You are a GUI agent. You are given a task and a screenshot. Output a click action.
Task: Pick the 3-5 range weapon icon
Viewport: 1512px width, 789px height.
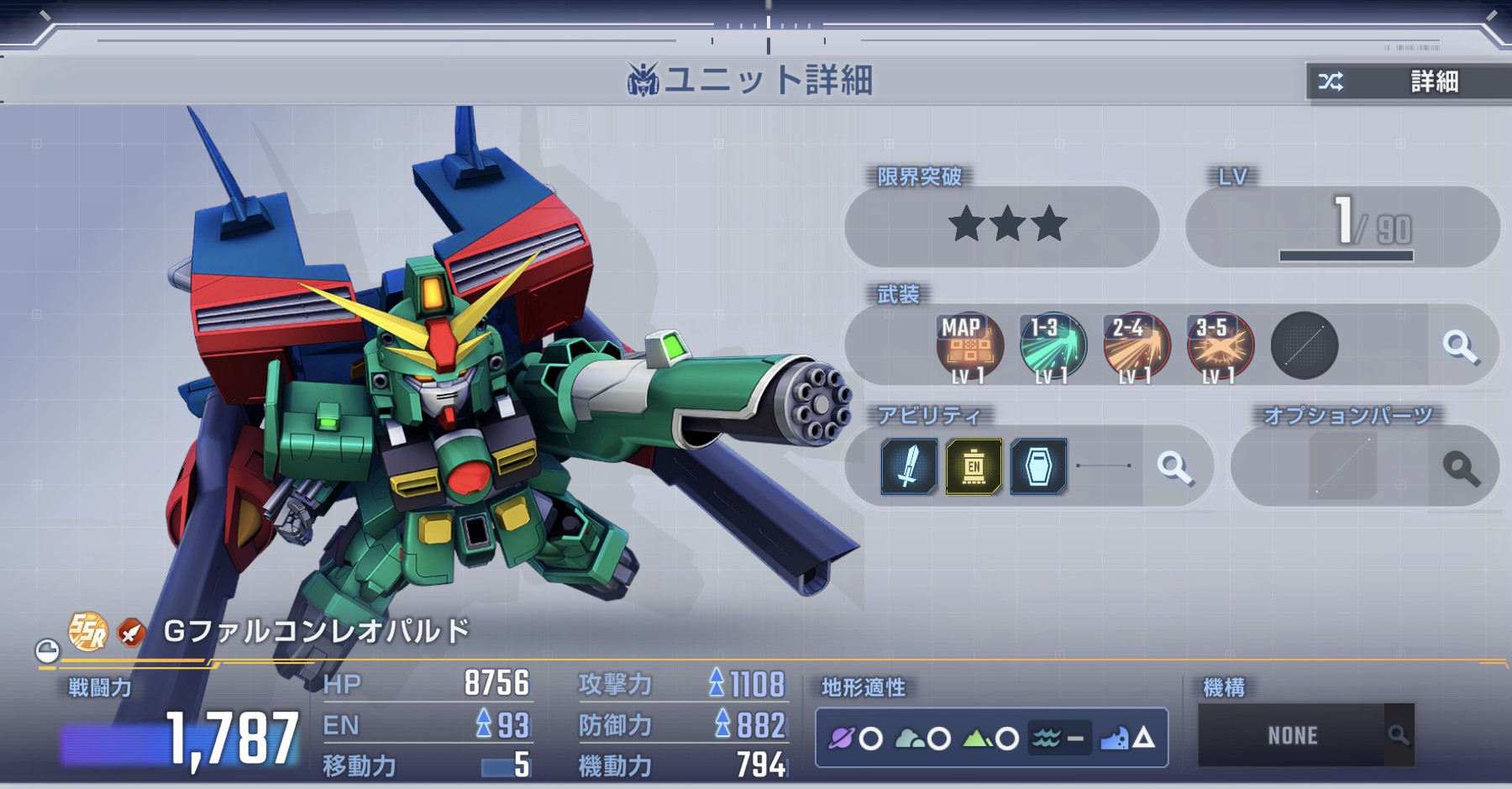tap(1220, 346)
